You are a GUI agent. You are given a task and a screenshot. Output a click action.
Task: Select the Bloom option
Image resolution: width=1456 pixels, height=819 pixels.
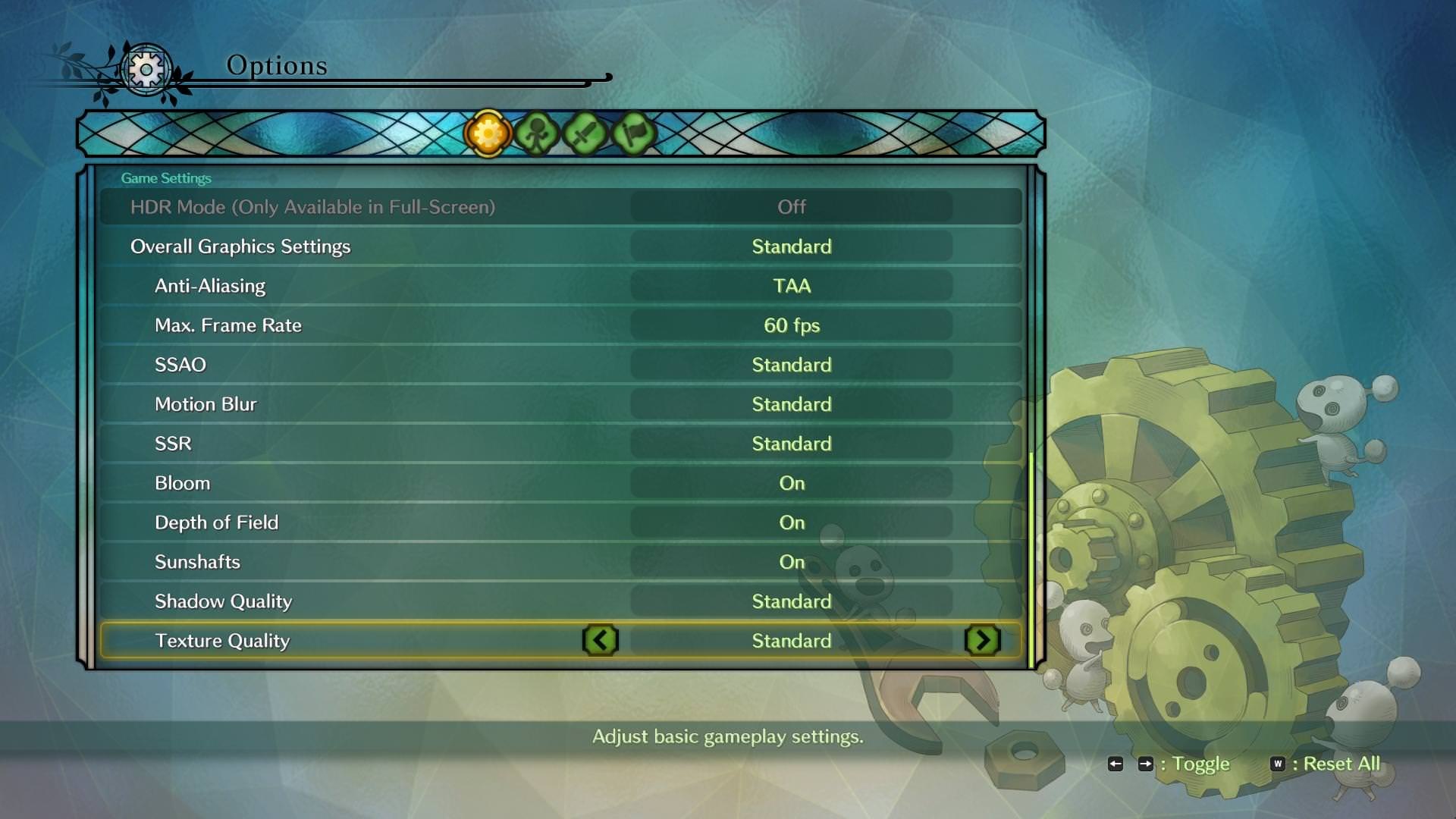coord(561,483)
